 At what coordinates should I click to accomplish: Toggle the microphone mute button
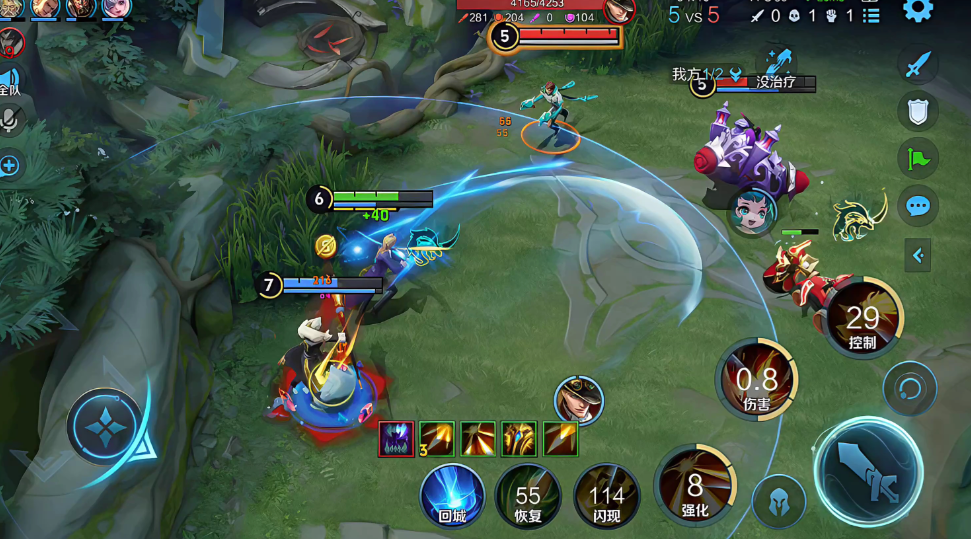(x=10, y=120)
